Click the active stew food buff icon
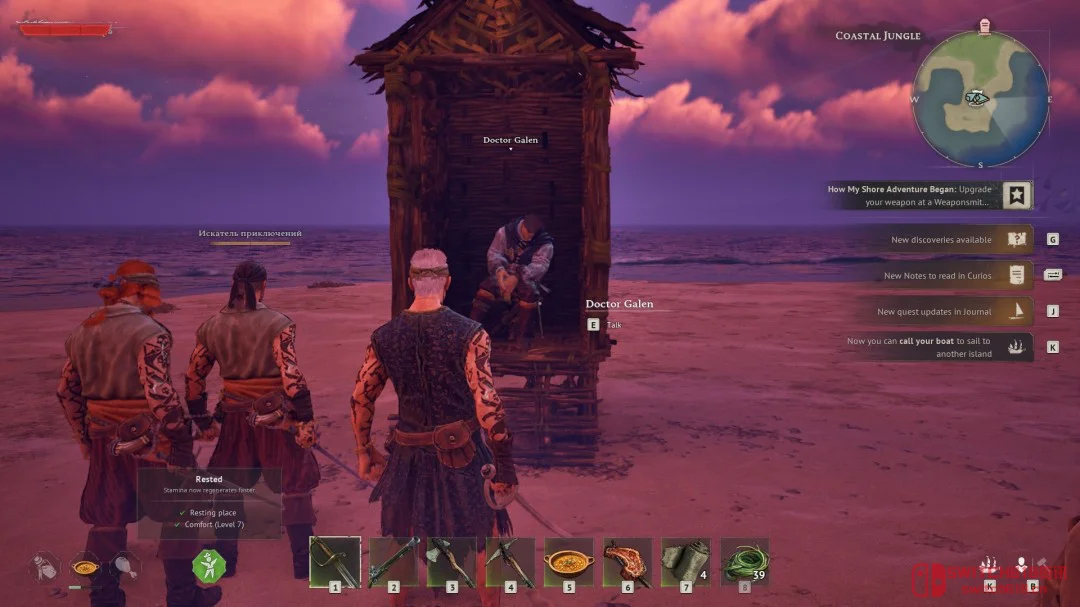Viewport: 1080px width, 607px height. point(86,567)
